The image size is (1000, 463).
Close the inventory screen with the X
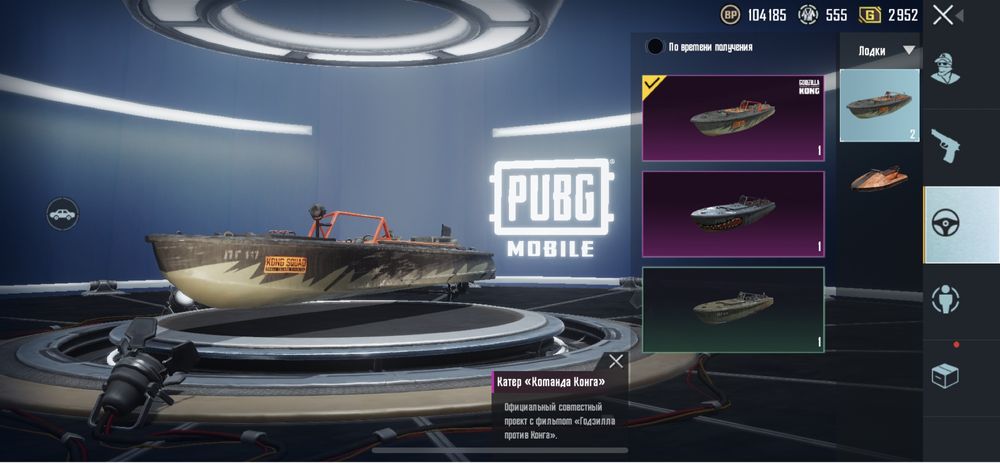[943, 15]
